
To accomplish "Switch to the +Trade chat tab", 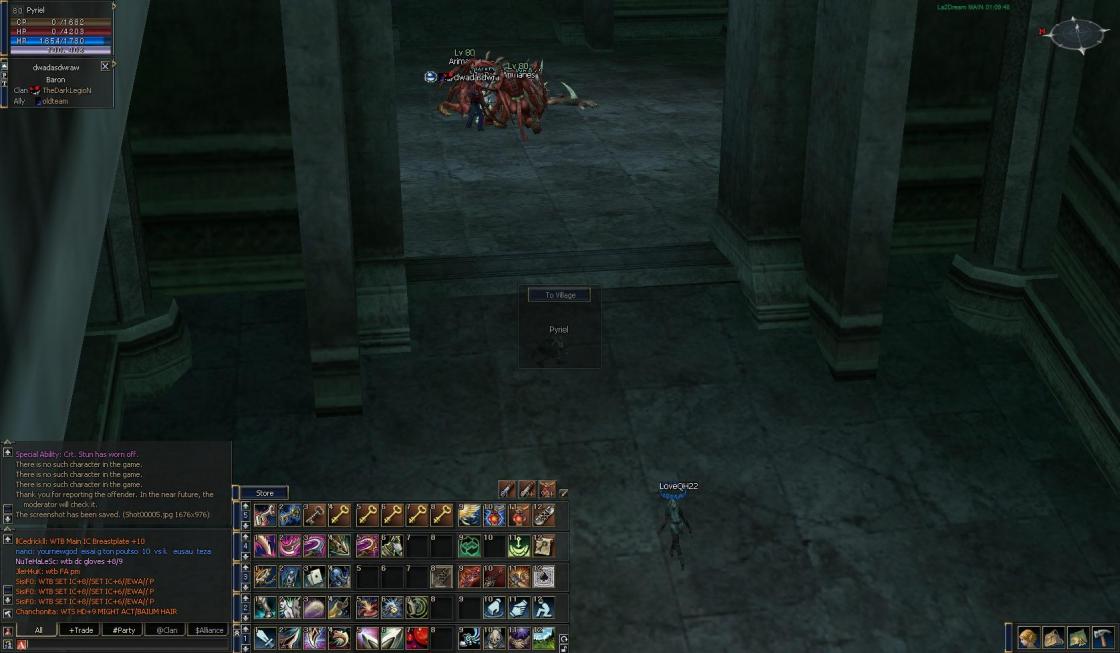I will 79,630.
